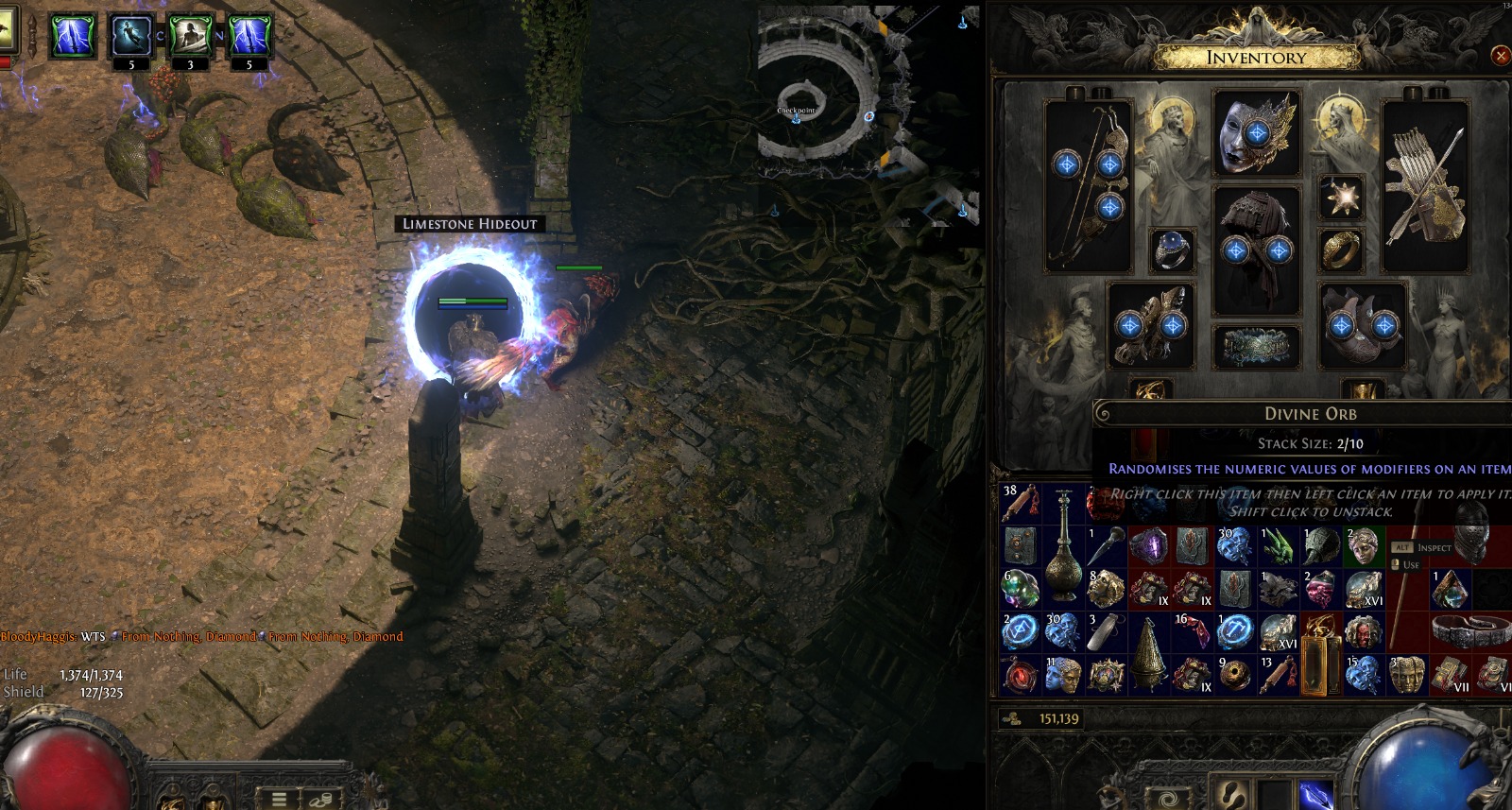Select the equipped bow weapon slot
The width and height of the screenshot is (1512, 810).
point(1088,186)
